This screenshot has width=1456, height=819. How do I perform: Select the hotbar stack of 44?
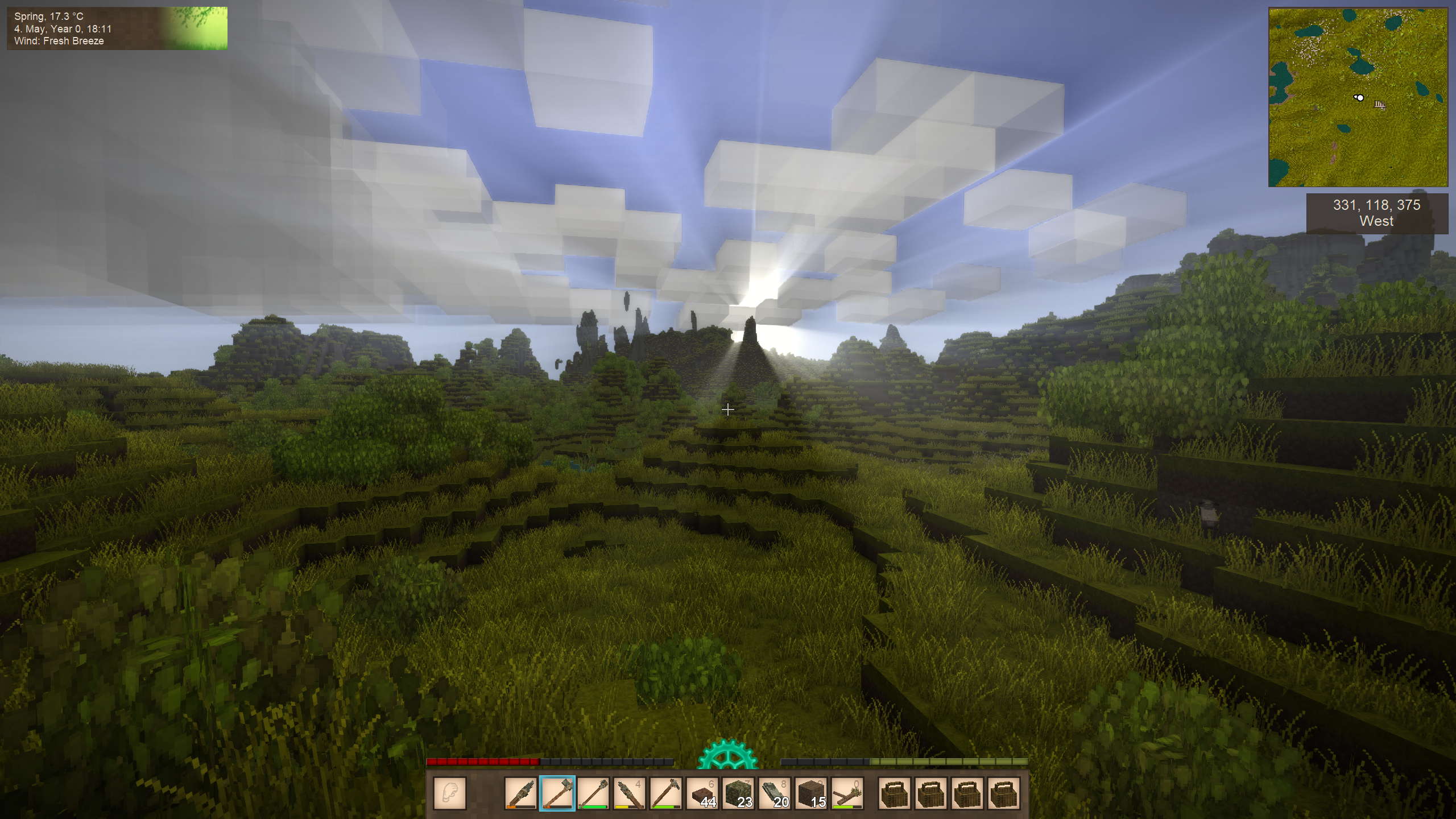pos(702,793)
